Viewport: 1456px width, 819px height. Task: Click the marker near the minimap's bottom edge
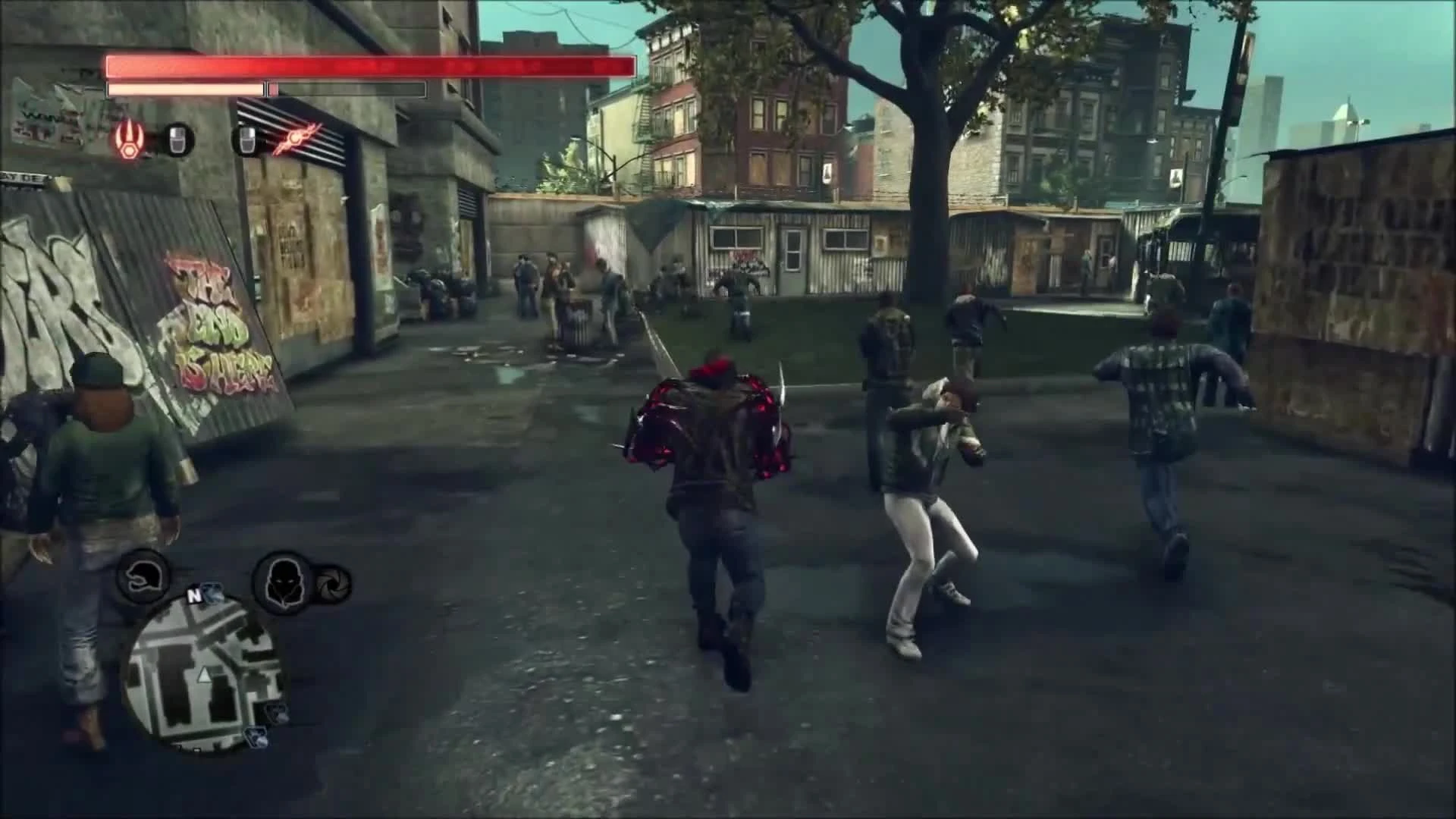pyautogui.click(x=256, y=737)
